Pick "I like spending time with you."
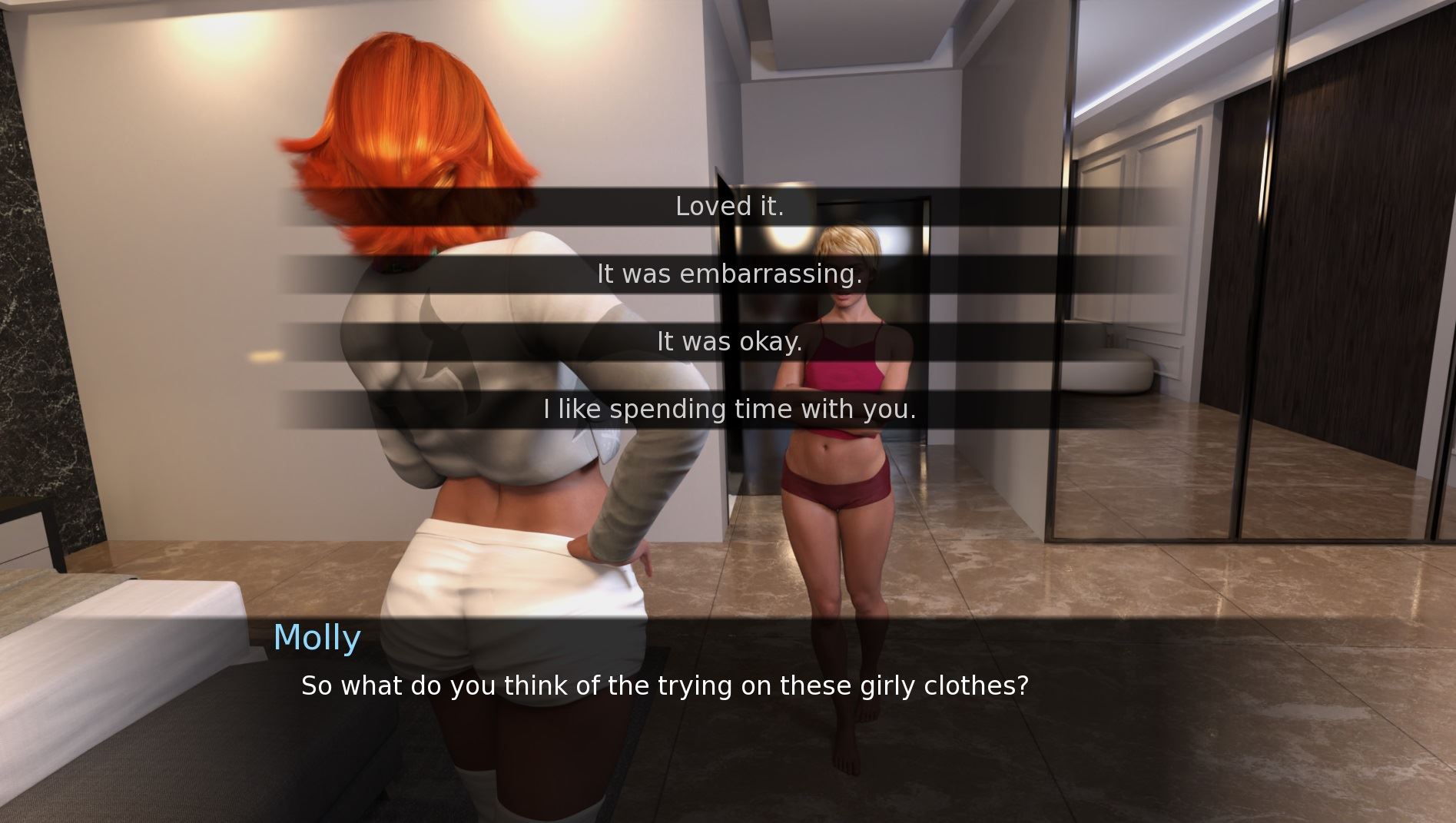Screen dimensions: 1456x823 [729, 409]
